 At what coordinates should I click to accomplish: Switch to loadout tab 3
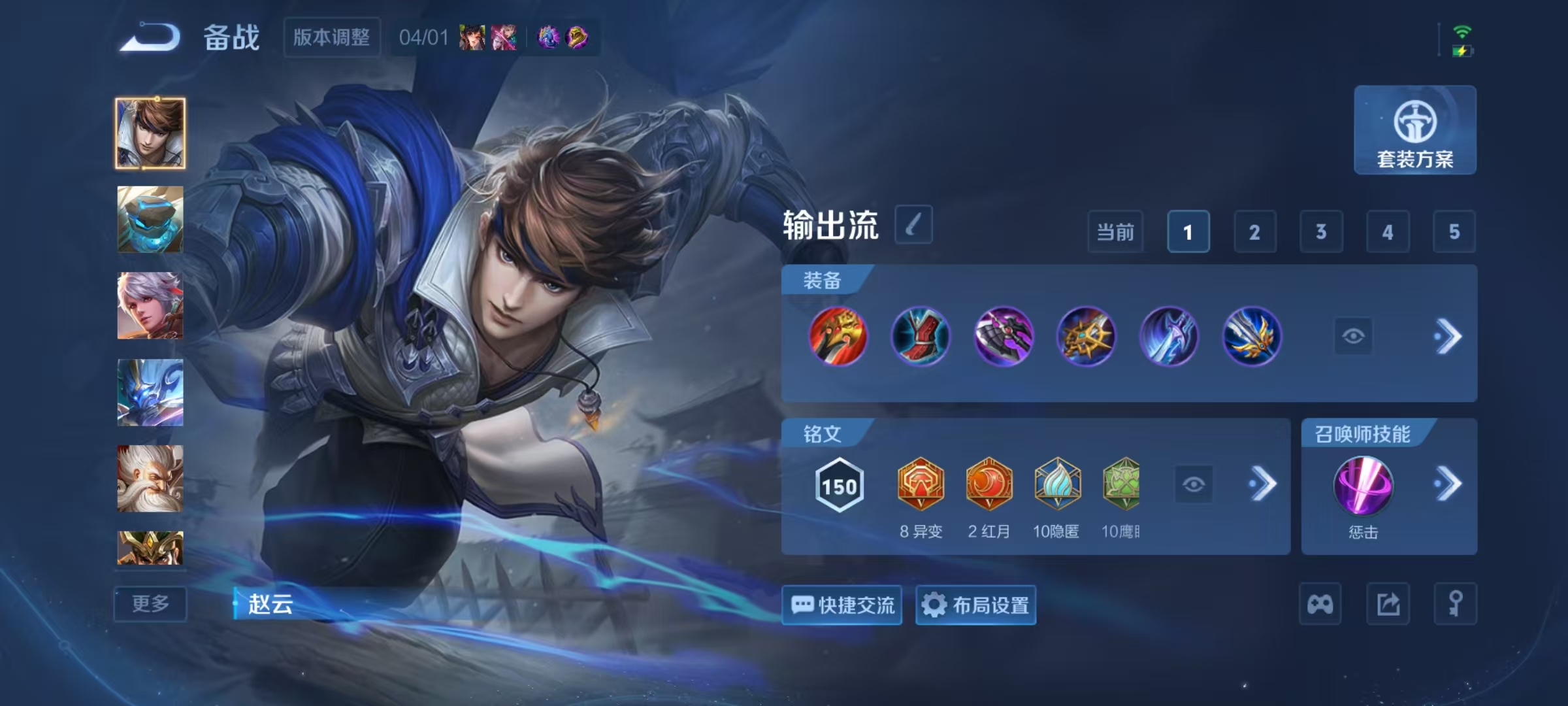coord(1322,232)
